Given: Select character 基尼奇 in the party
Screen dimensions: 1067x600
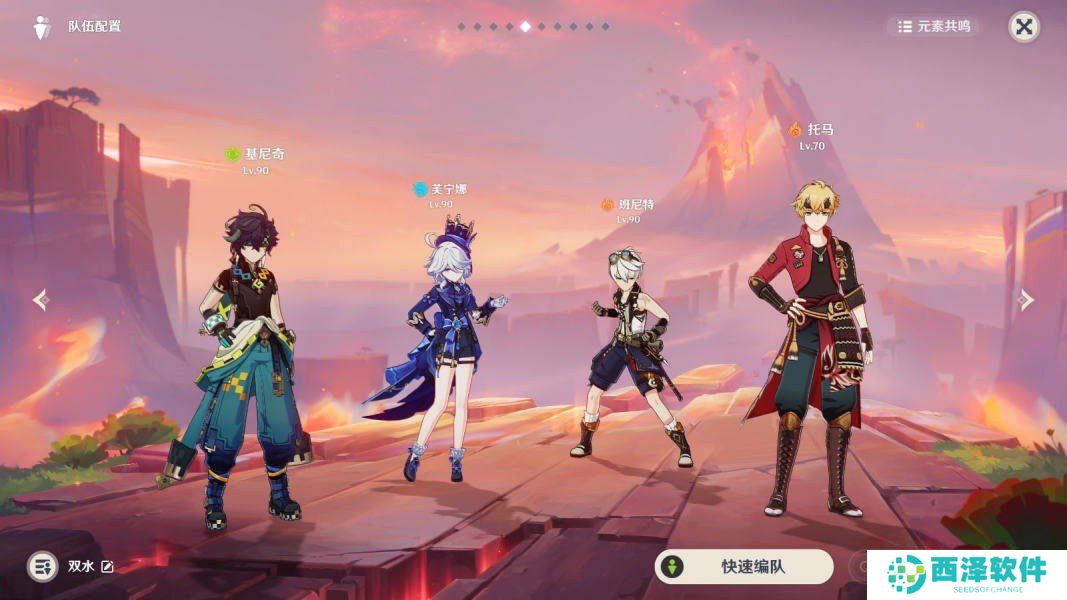Looking at the screenshot, I should tap(246, 360).
